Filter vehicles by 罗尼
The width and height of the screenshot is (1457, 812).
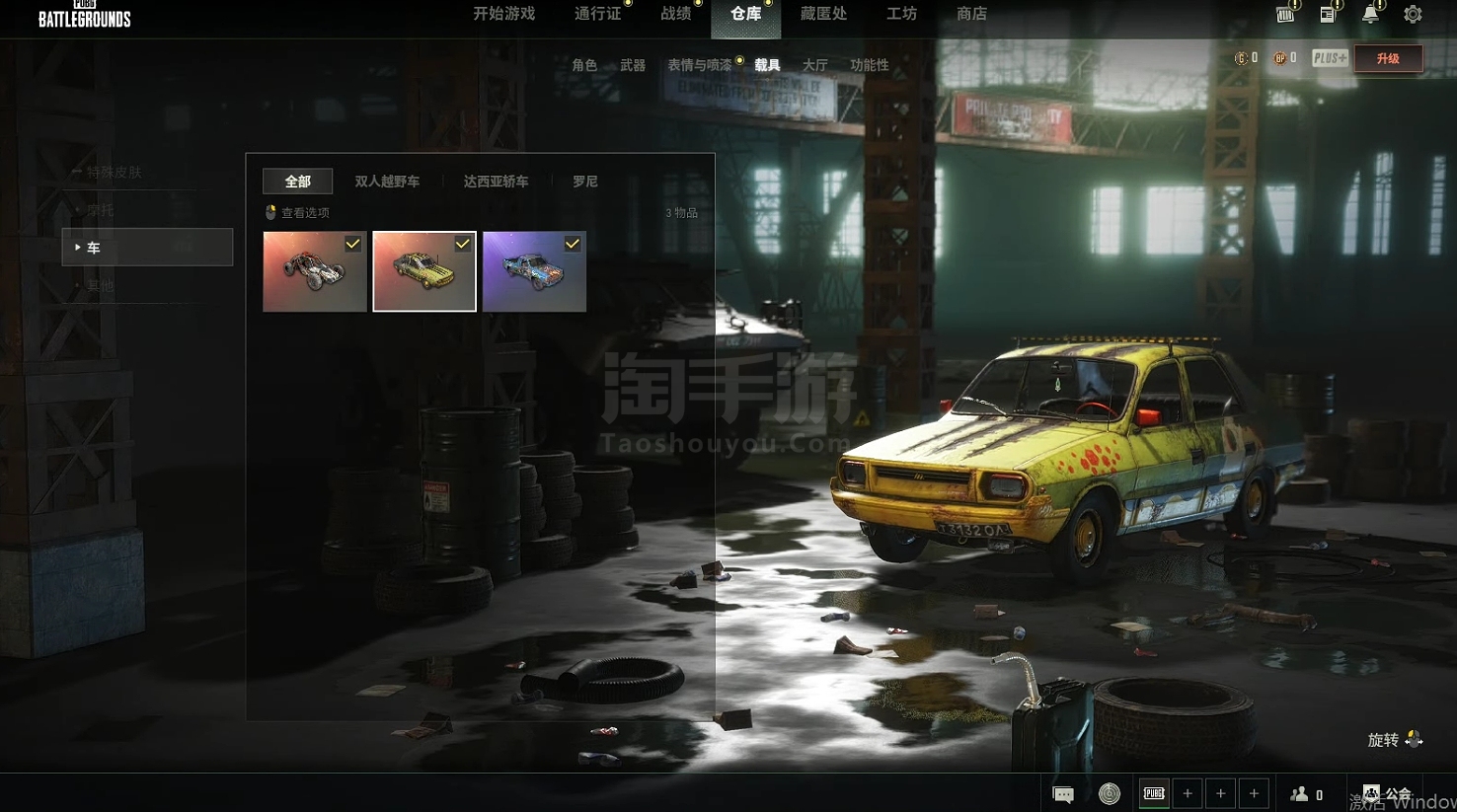[x=584, y=182]
